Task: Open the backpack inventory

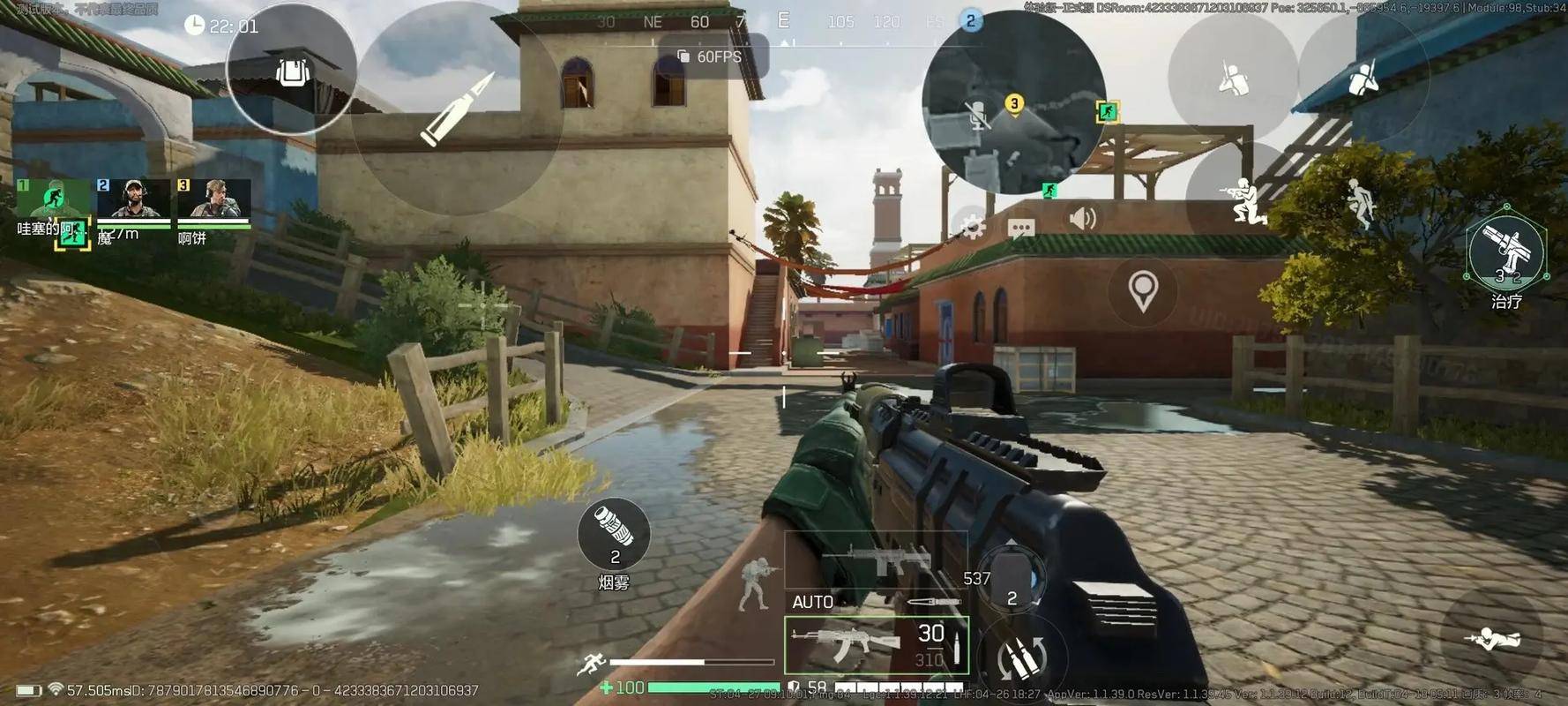Action: (x=292, y=71)
